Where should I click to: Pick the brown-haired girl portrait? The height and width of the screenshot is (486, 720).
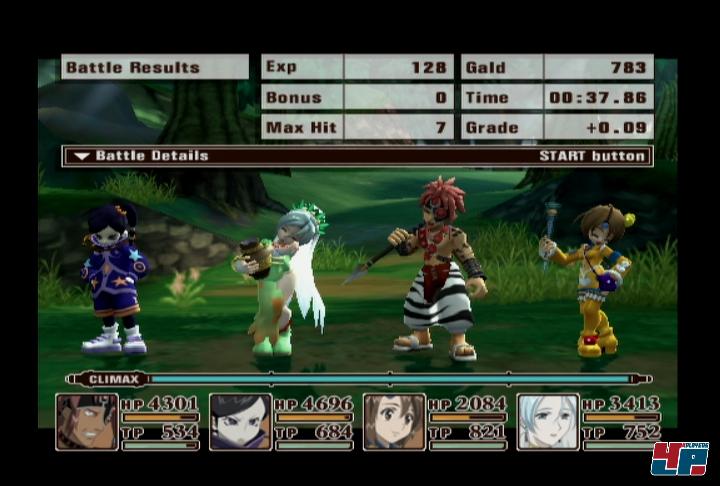point(394,421)
